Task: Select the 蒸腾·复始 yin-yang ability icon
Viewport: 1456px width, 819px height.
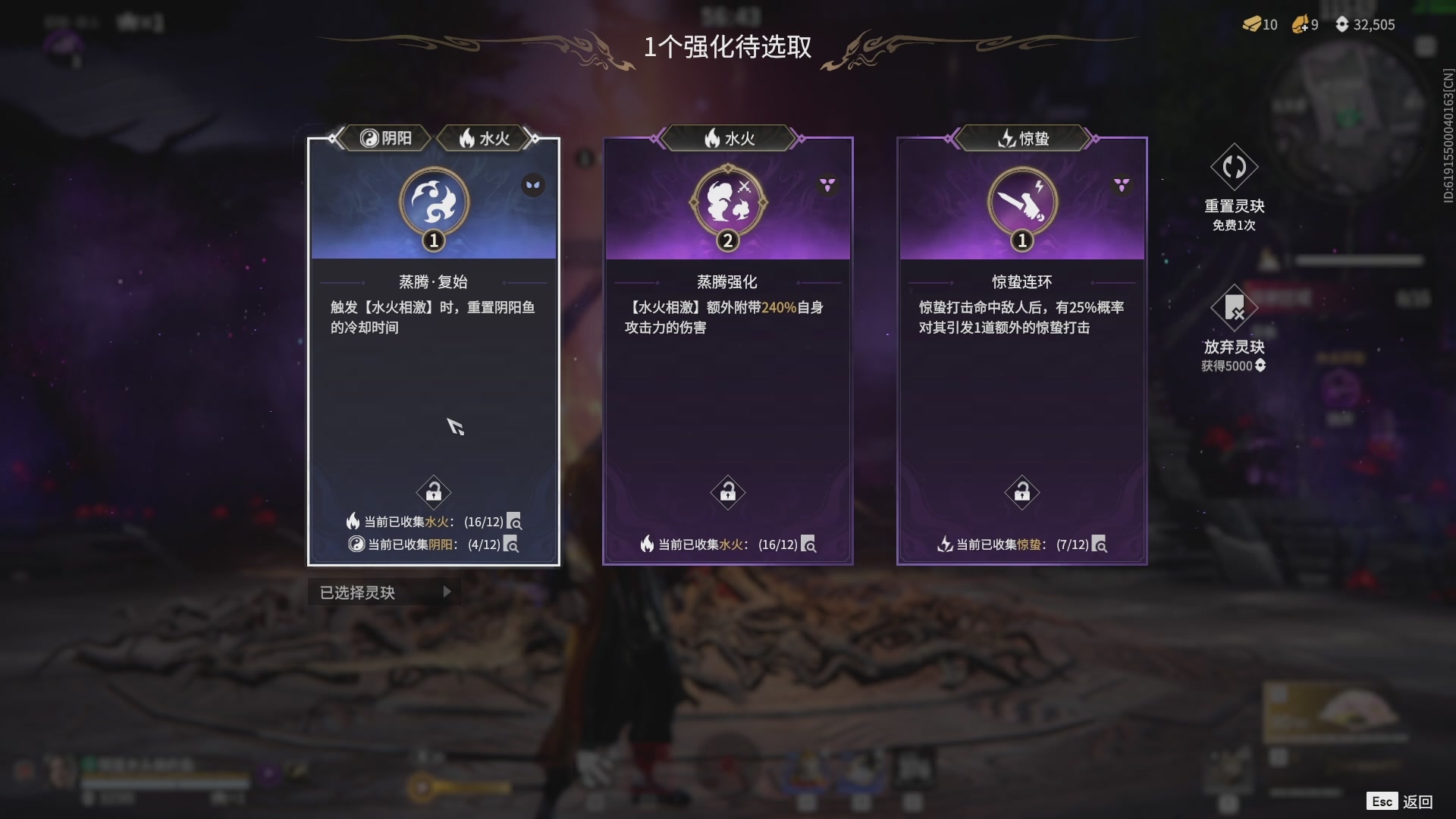Action: tap(433, 201)
